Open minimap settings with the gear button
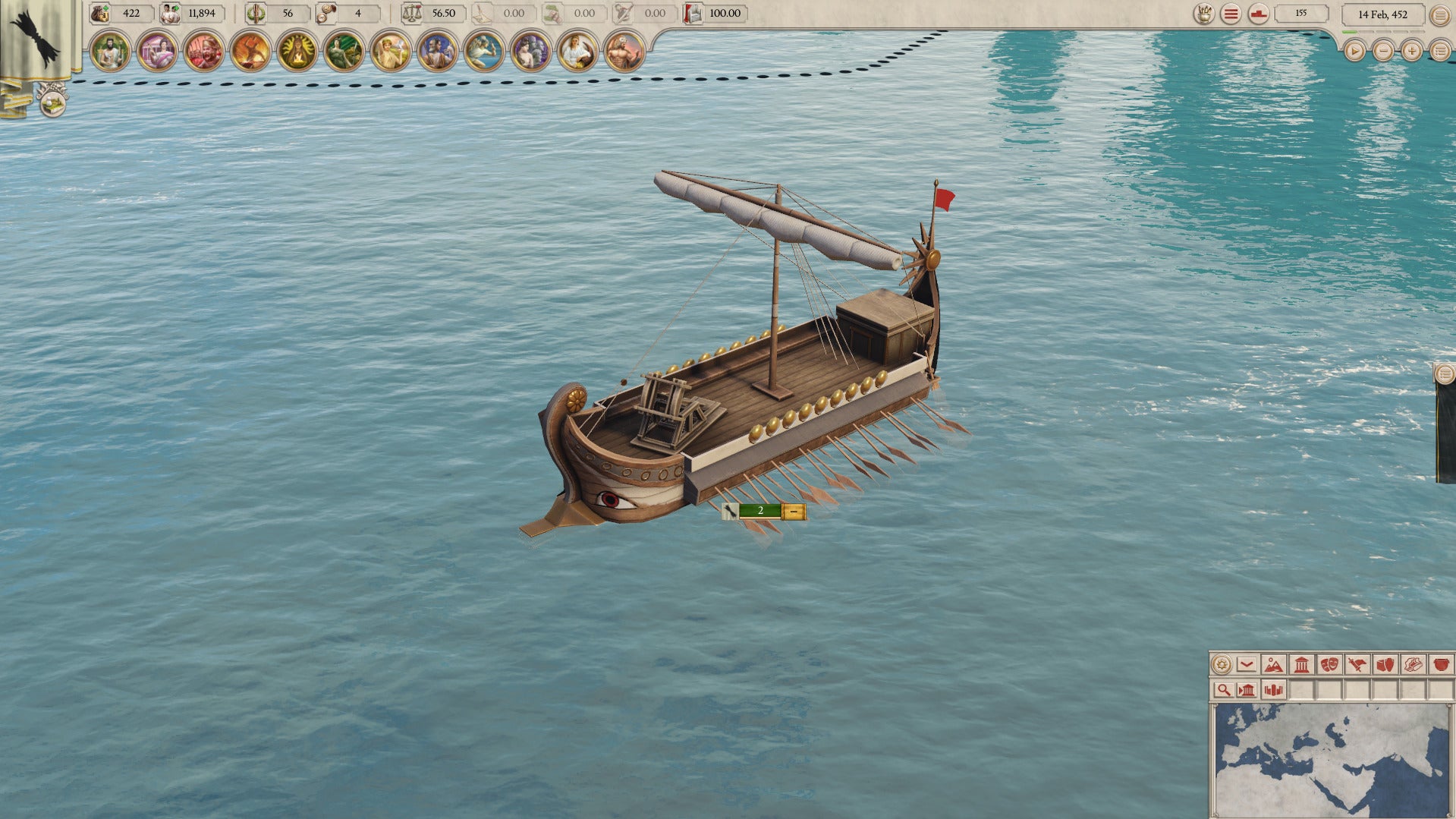The image size is (1456, 819). pyautogui.click(x=1222, y=665)
